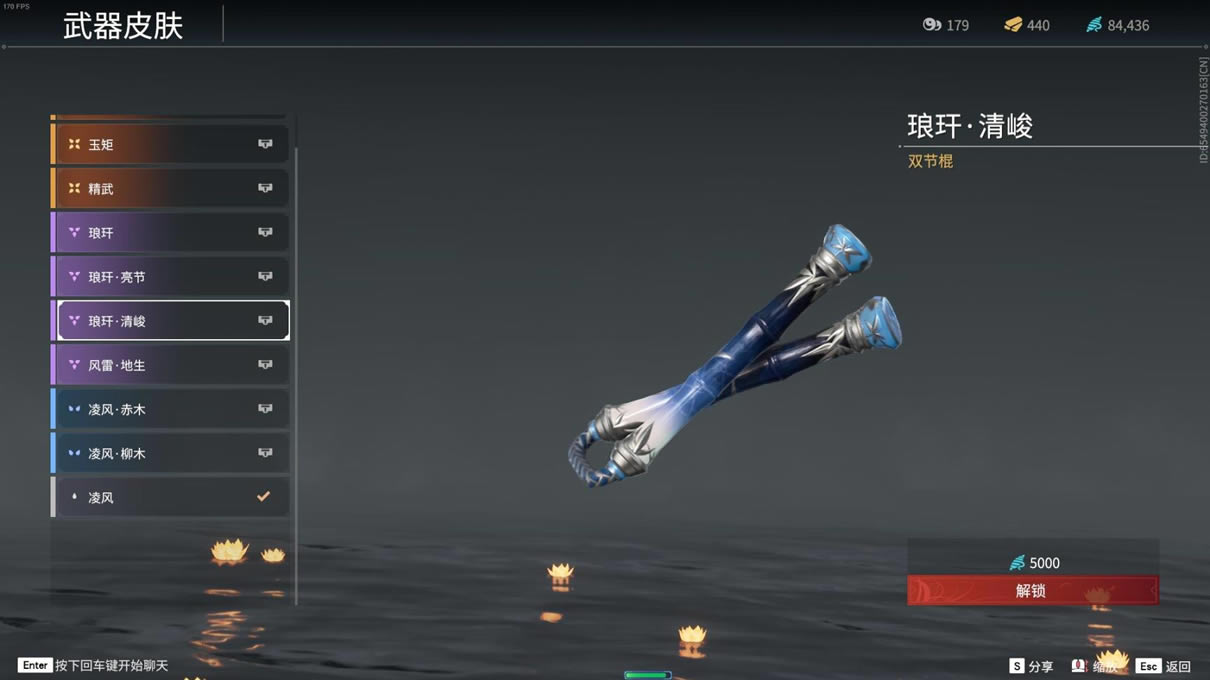
Task: Open the chat input prompt
Action: click(95, 665)
